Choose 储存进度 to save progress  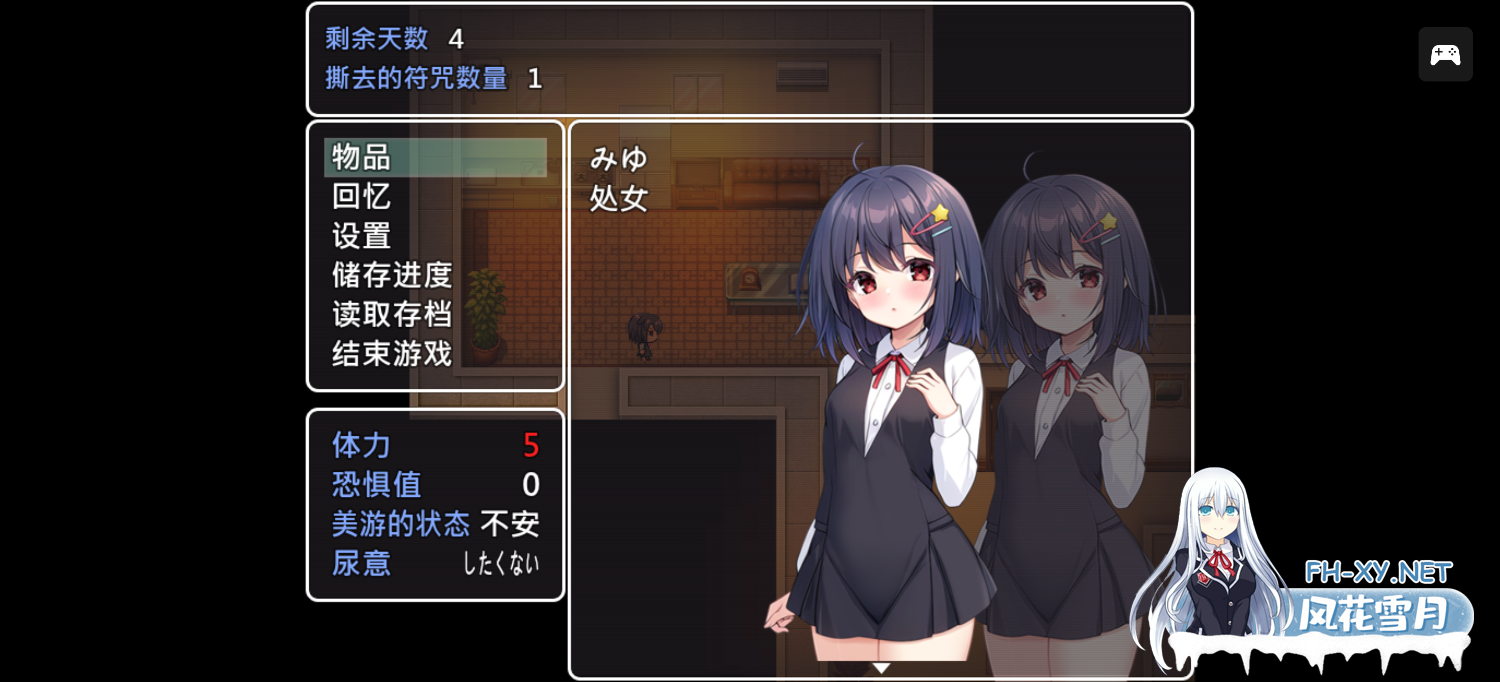point(392,275)
